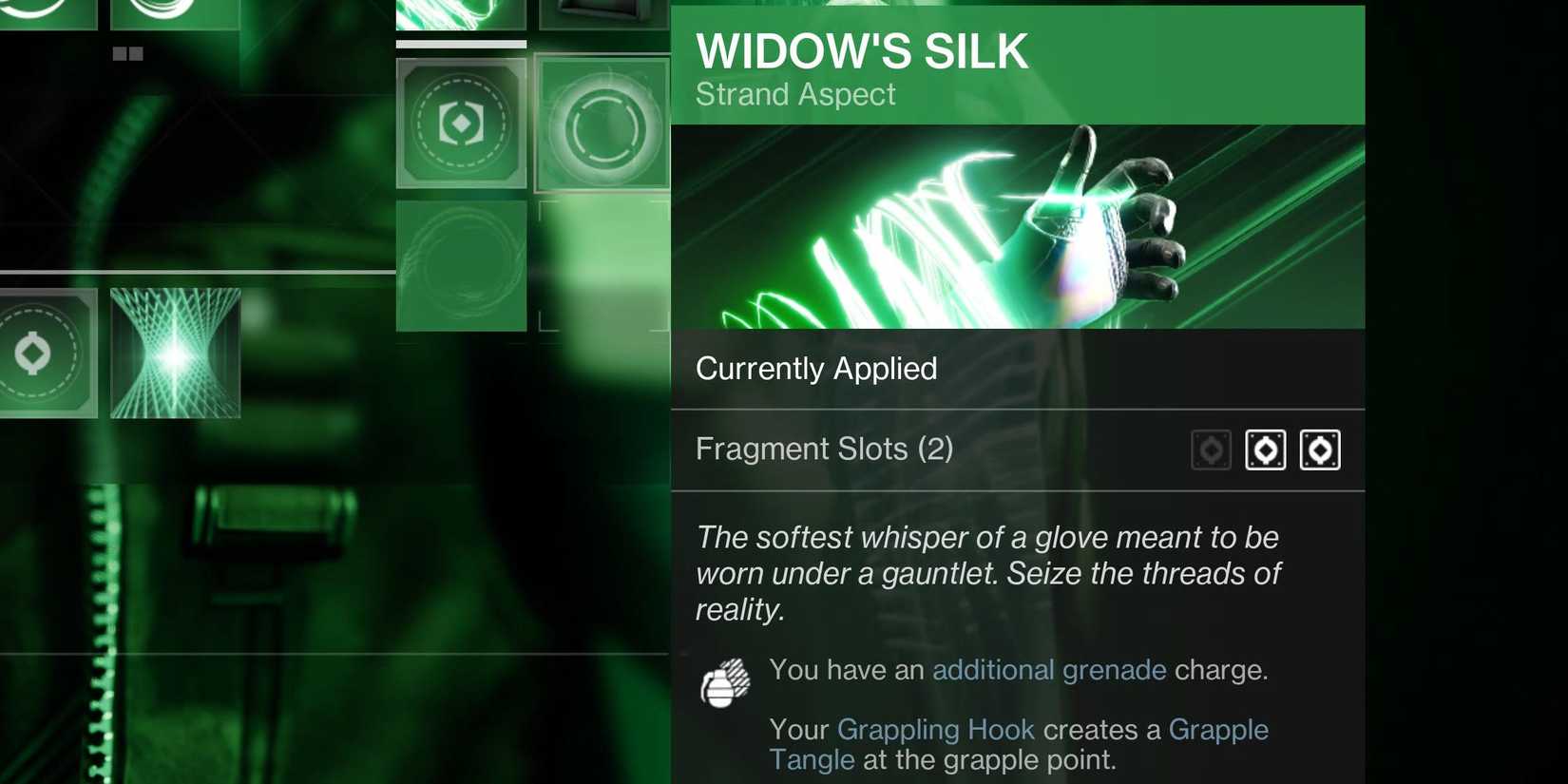Toggle the first greyed fragment slot
Image resolution: width=1568 pixels, height=784 pixels.
pos(1212,449)
